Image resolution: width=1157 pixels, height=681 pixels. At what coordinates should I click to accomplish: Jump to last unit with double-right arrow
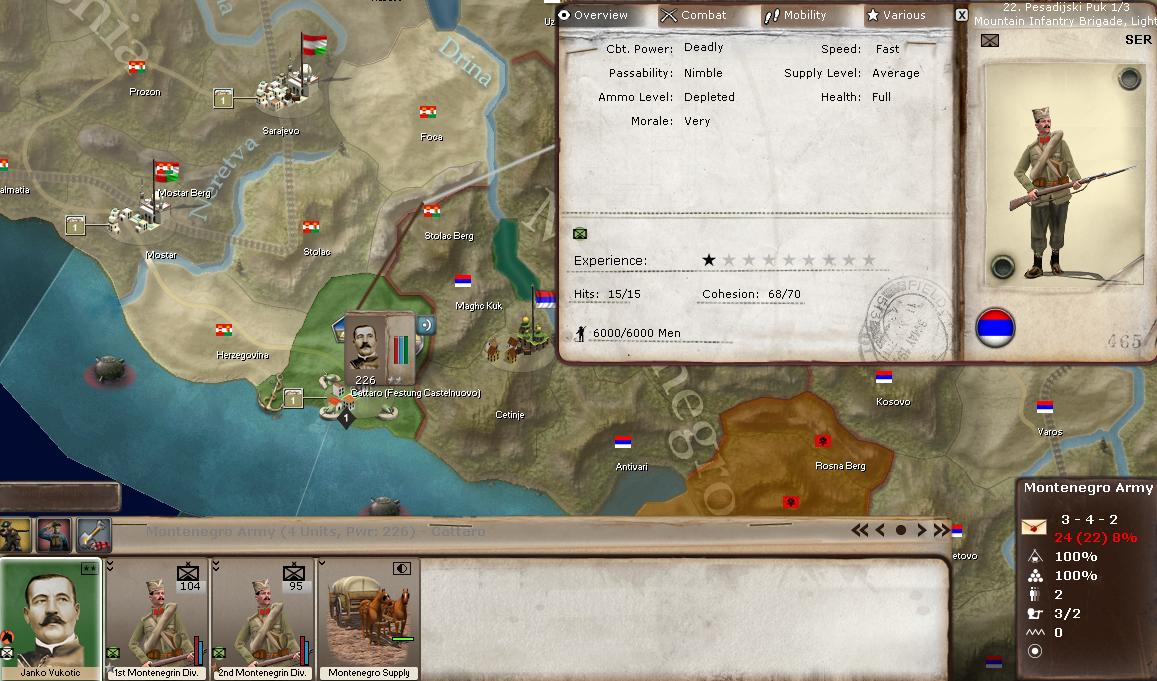tap(942, 530)
